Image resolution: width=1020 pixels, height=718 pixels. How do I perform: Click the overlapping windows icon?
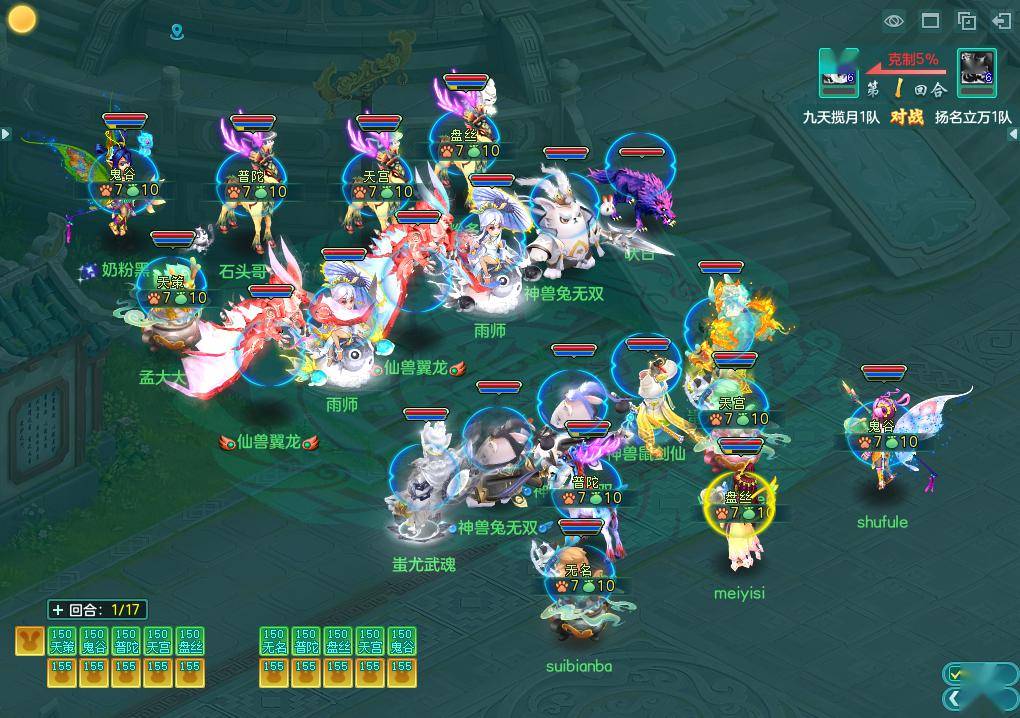coord(966,20)
